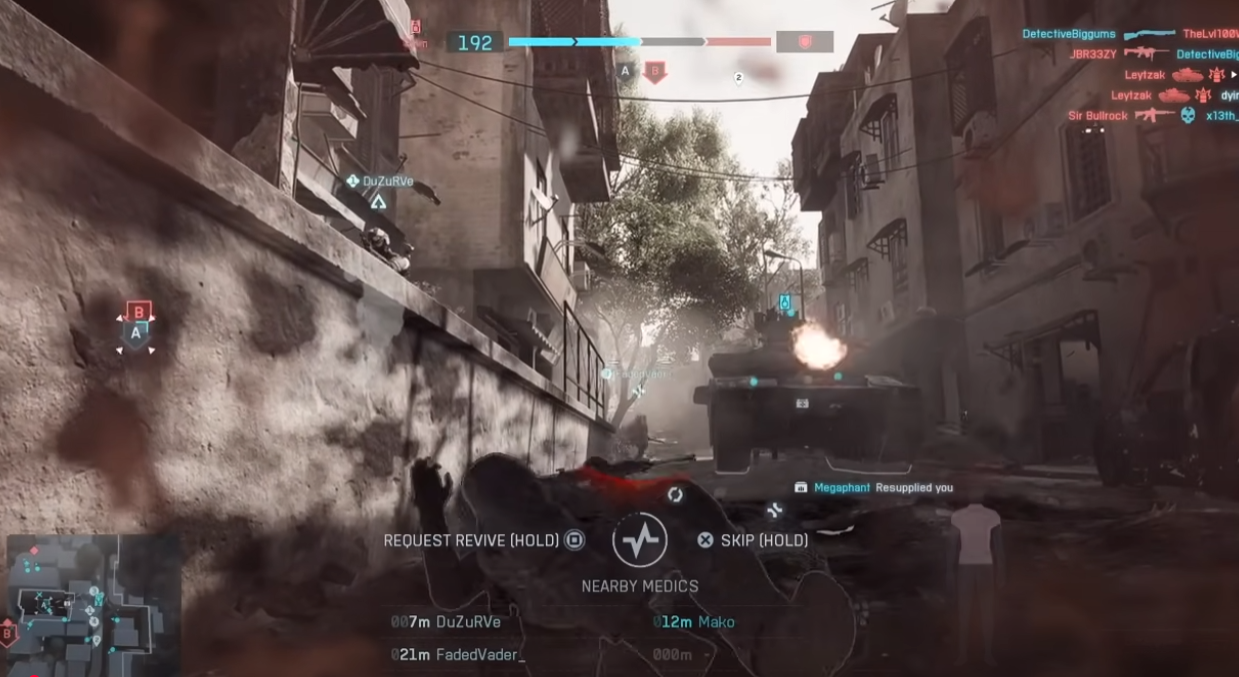This screenshot has height=677, width=1239.
Task: Click the DetectiveBiggums kill feed entry
Action: pyautogui.click(x=1128, y=34)
